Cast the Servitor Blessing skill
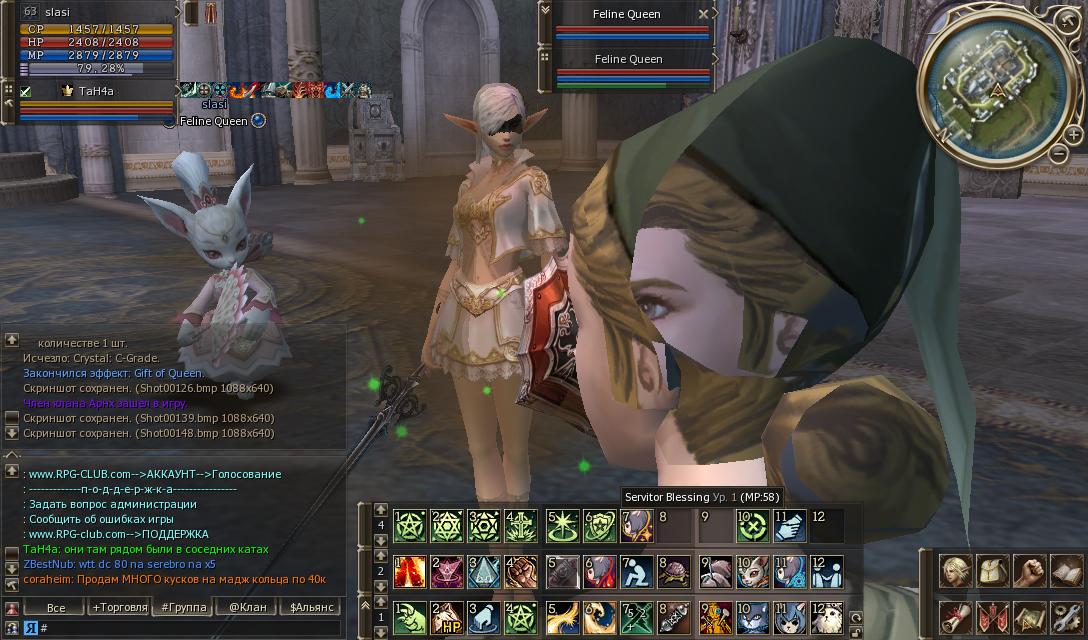Screen dimensions: 1088x640 [636, 525]
